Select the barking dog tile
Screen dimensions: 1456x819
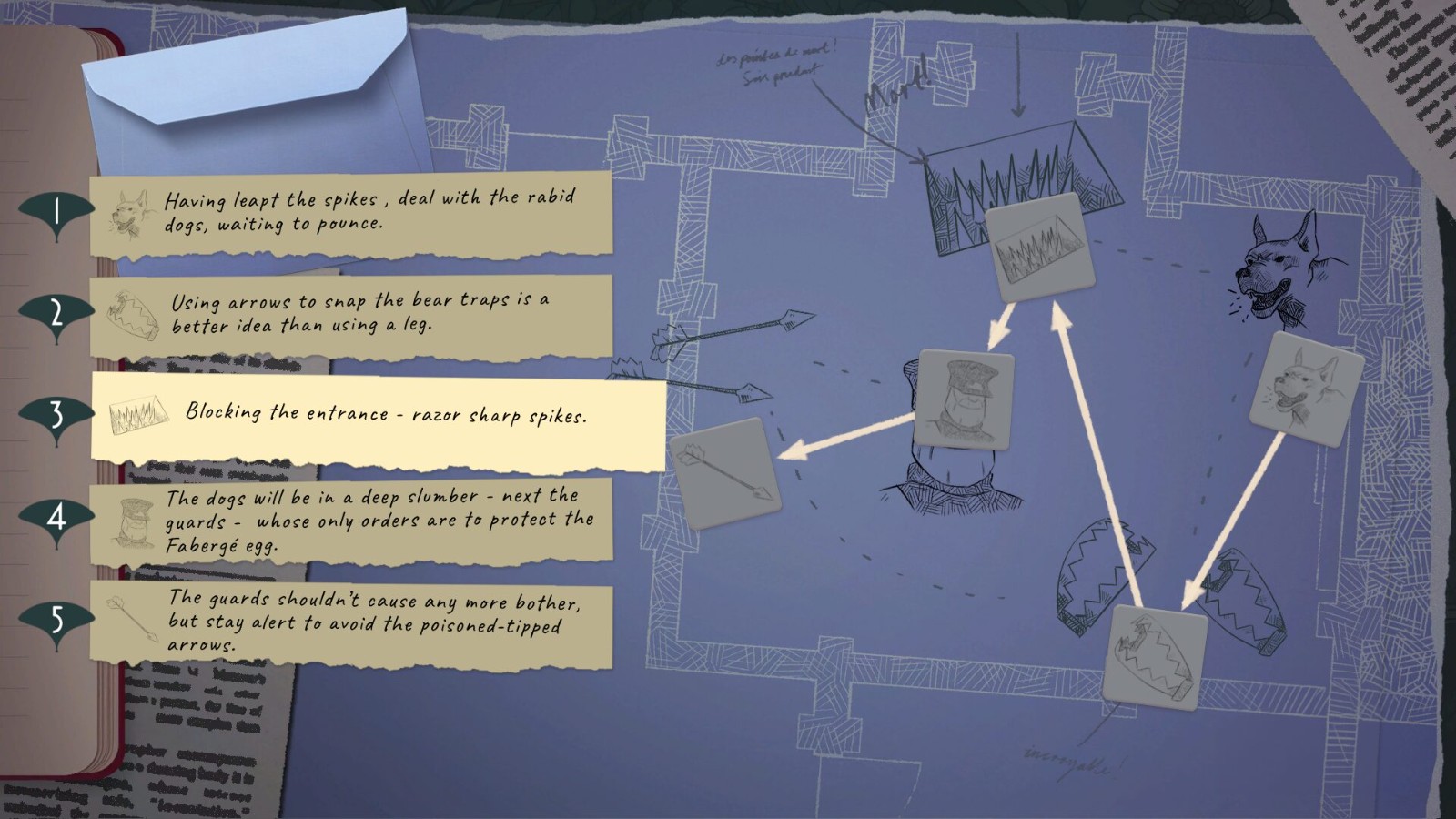(x=1305, y=388)
